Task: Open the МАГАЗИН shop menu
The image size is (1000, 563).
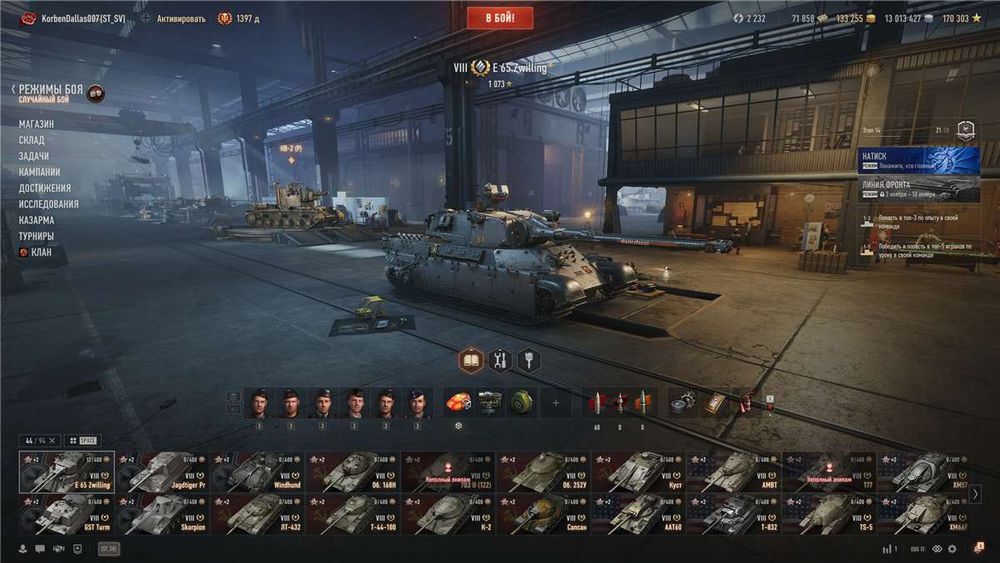Action: coord(36,124)
